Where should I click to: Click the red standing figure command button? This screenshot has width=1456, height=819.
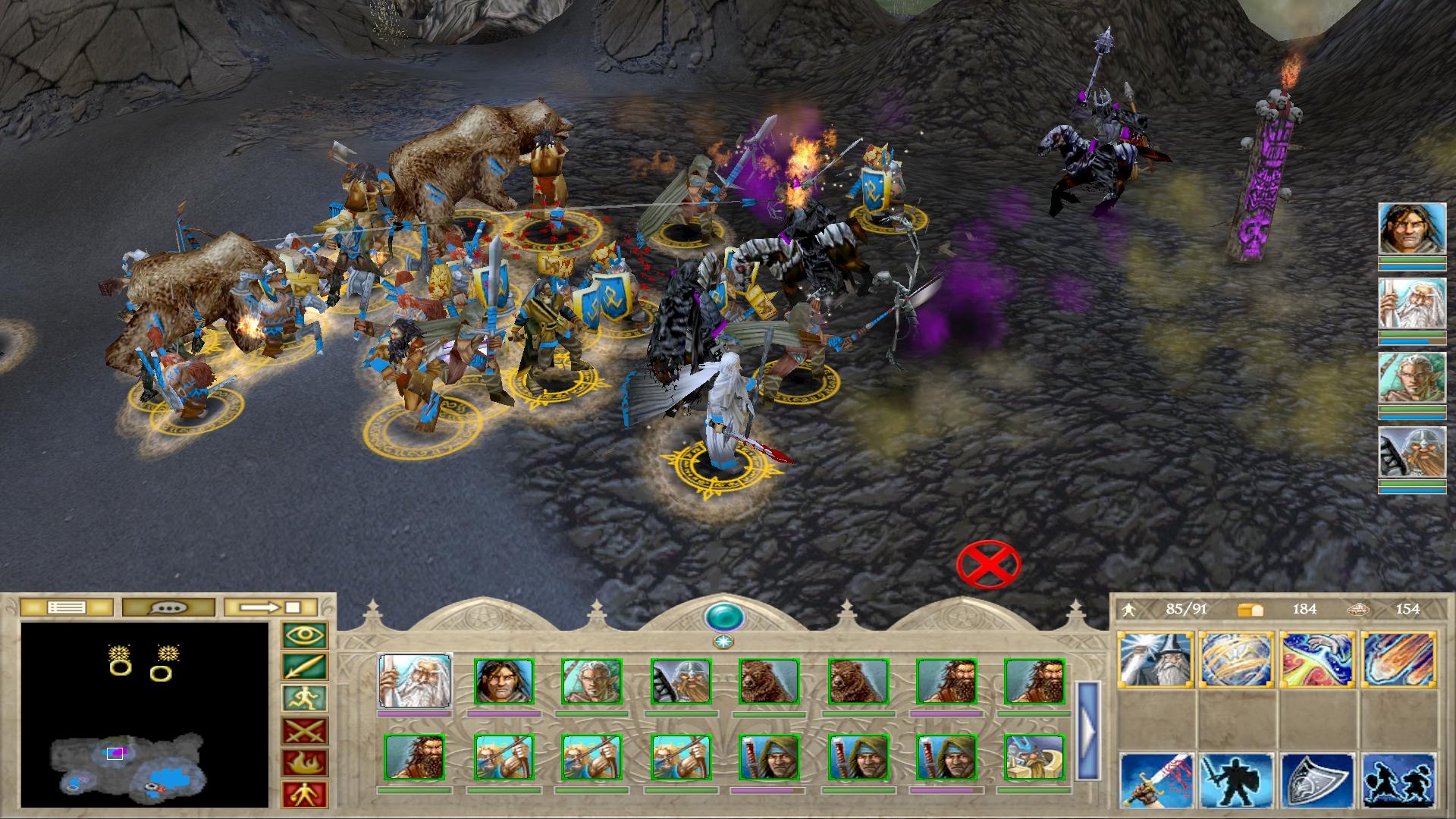(304, 794)
